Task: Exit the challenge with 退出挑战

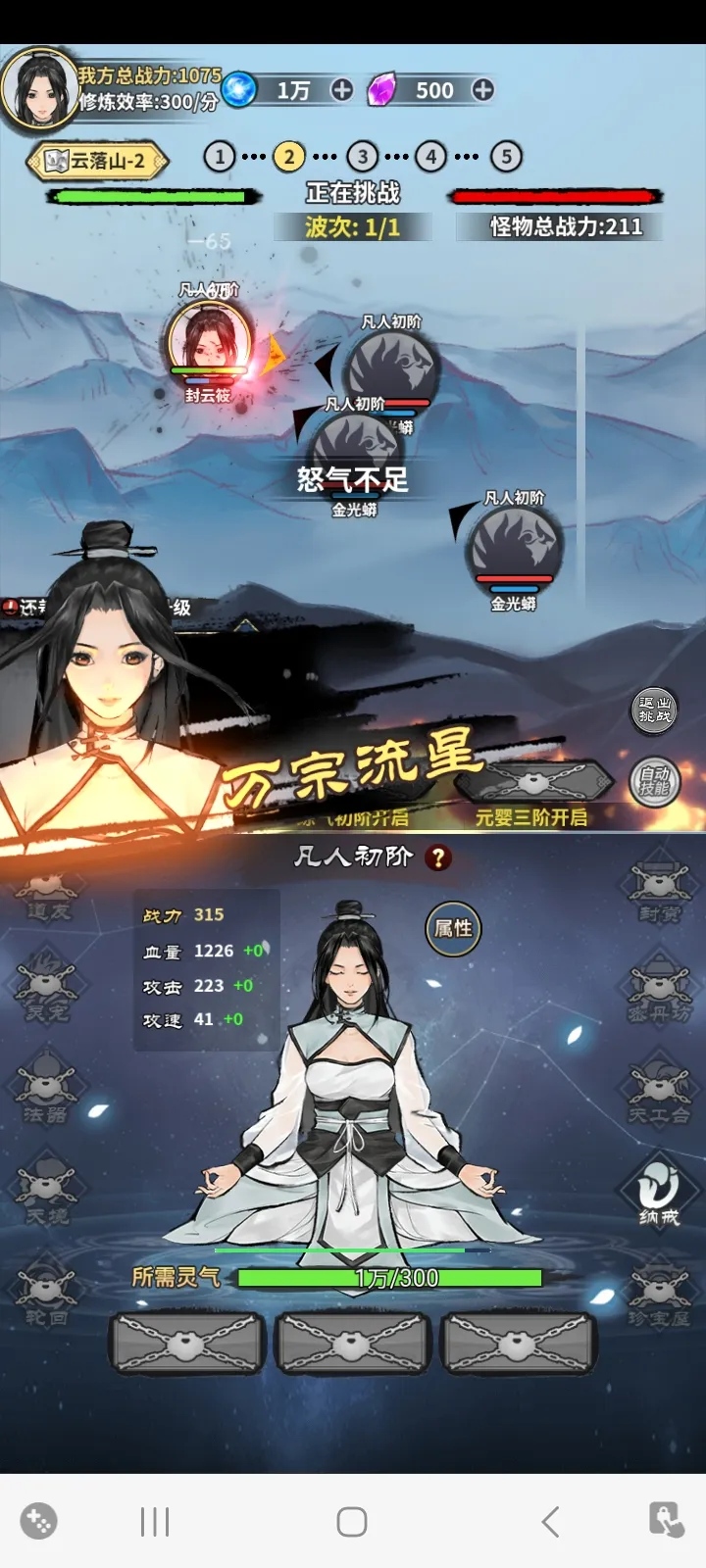Action: [x=654, y=710]
